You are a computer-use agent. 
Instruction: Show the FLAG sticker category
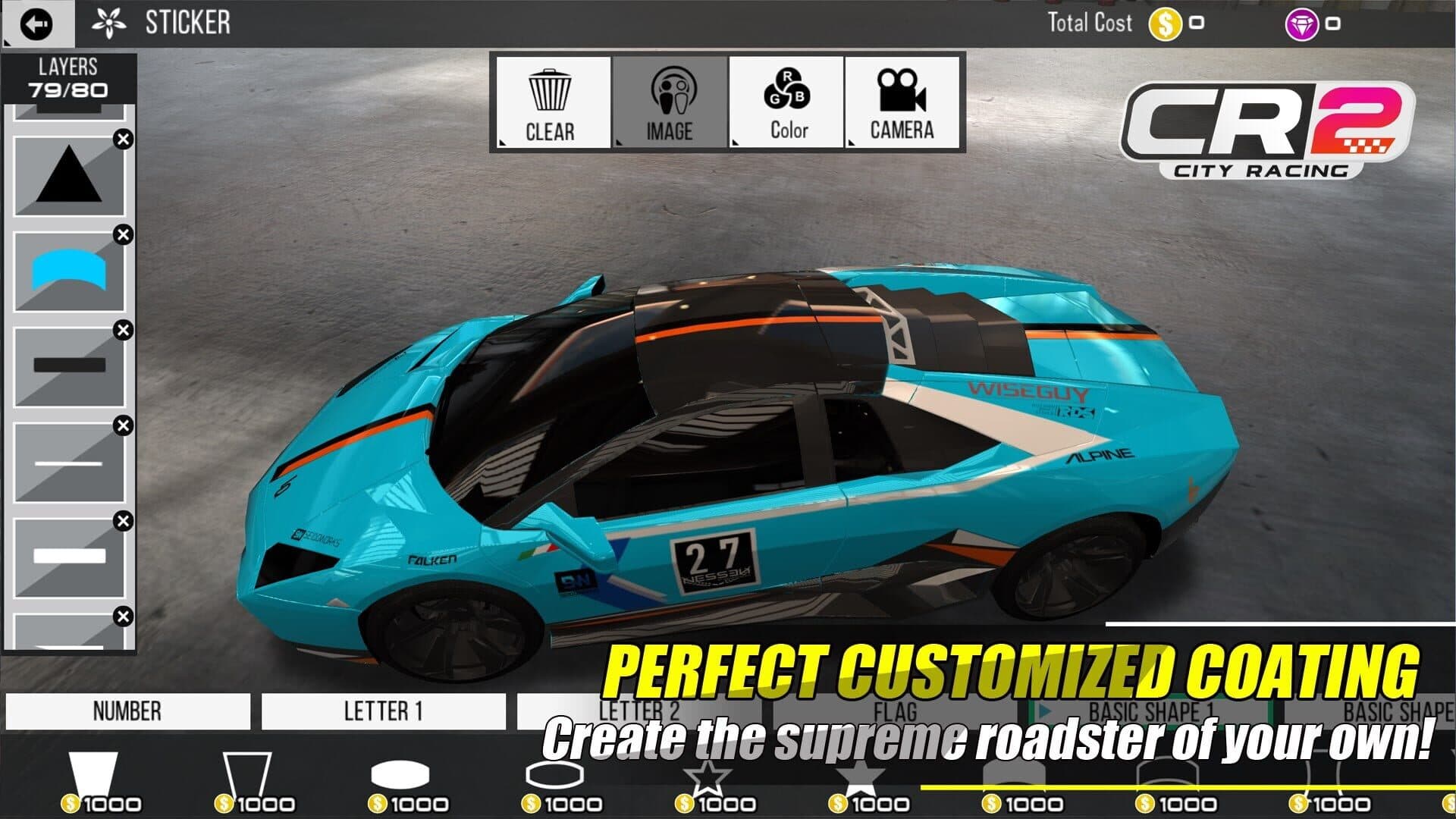pos(895,711)
